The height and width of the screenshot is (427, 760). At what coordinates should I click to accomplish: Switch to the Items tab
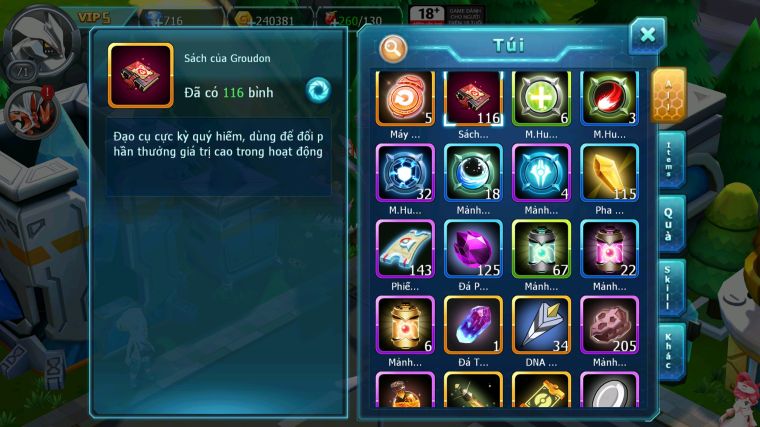671,160
